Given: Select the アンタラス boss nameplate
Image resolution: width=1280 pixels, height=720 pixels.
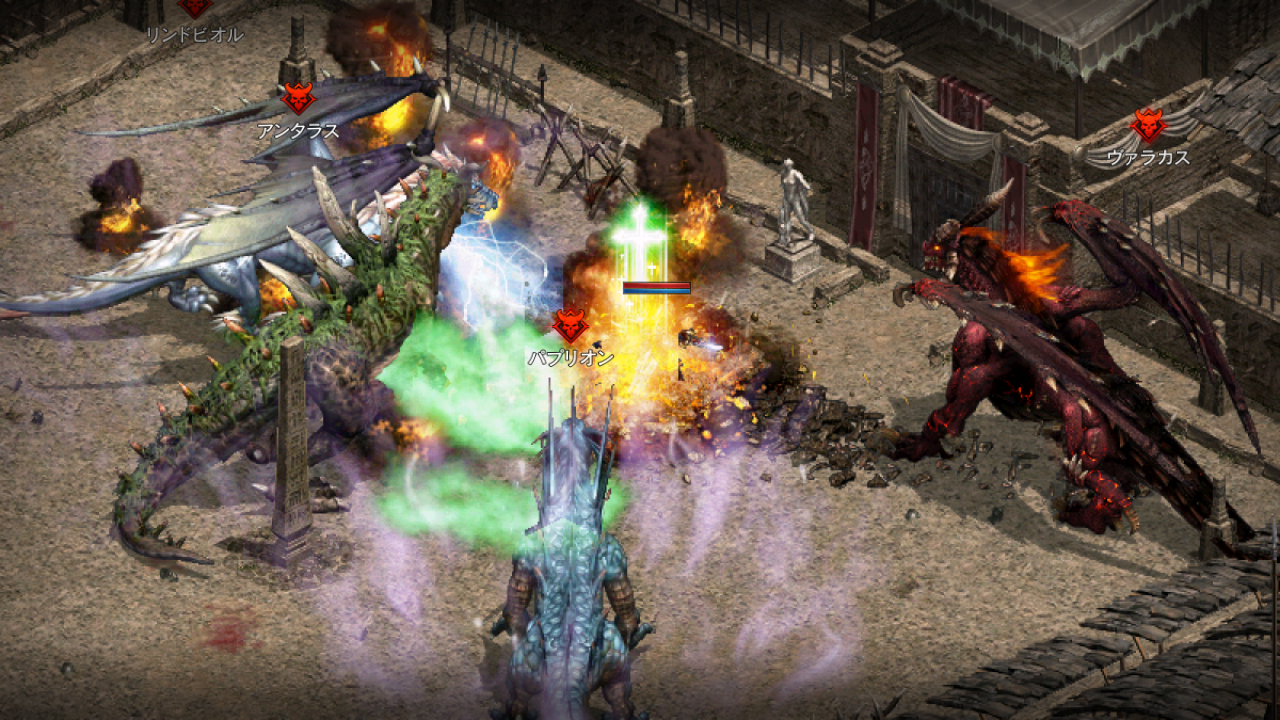Looking at the screenshot, I should 298,130.
